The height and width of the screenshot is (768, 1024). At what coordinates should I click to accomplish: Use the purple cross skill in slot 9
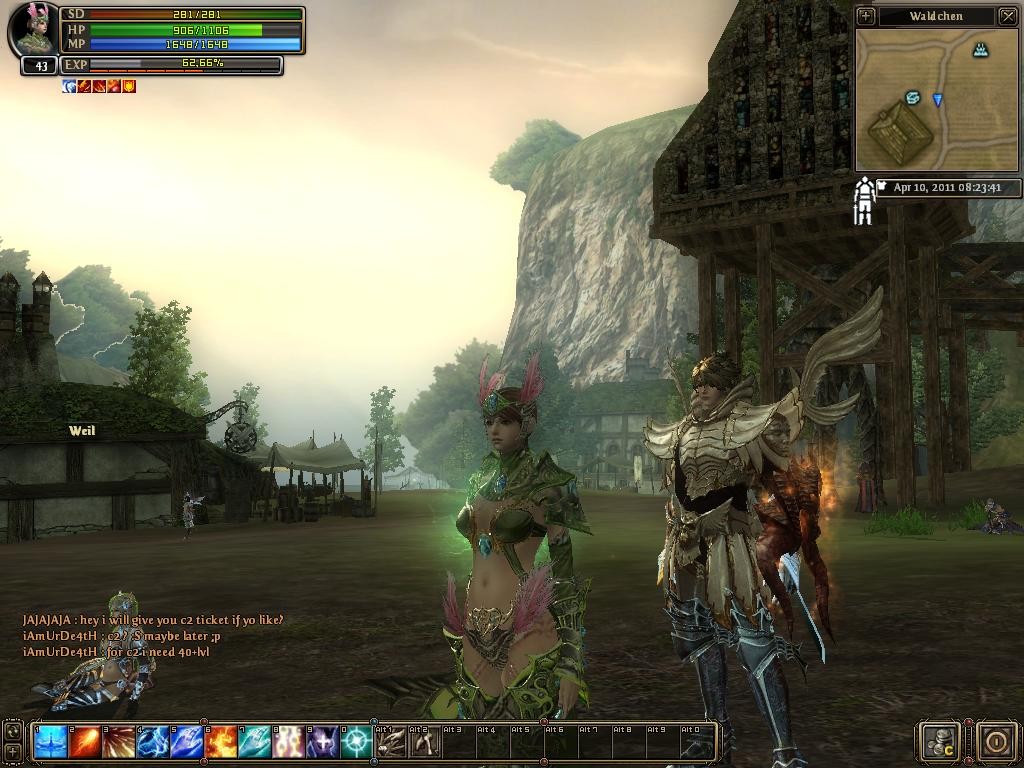[x=323, y=742]
